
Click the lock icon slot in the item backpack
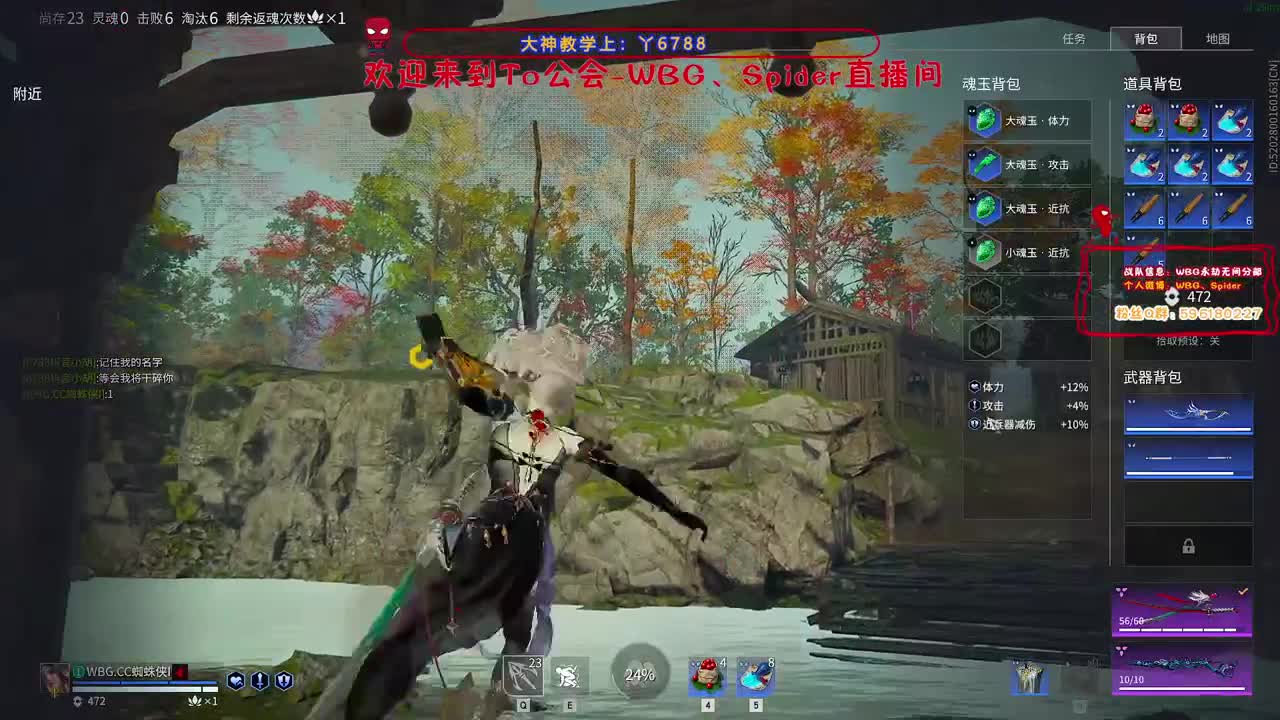click(1188, 546)
